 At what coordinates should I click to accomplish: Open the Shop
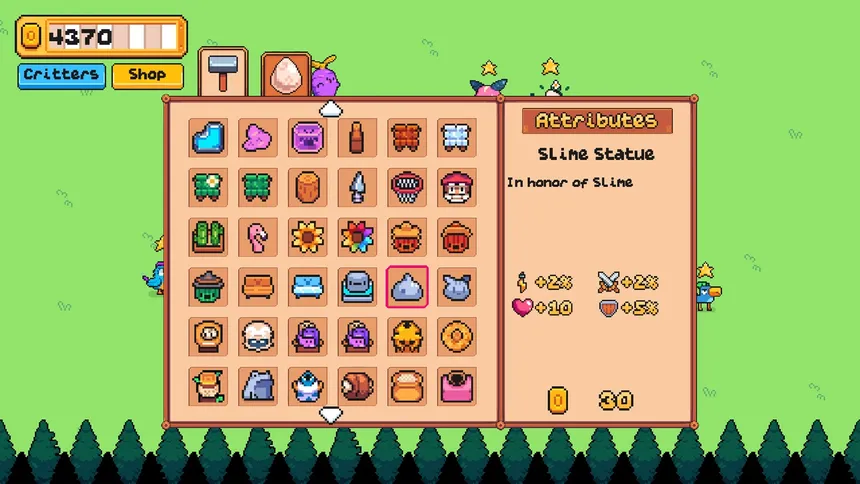tap(147, 75)
